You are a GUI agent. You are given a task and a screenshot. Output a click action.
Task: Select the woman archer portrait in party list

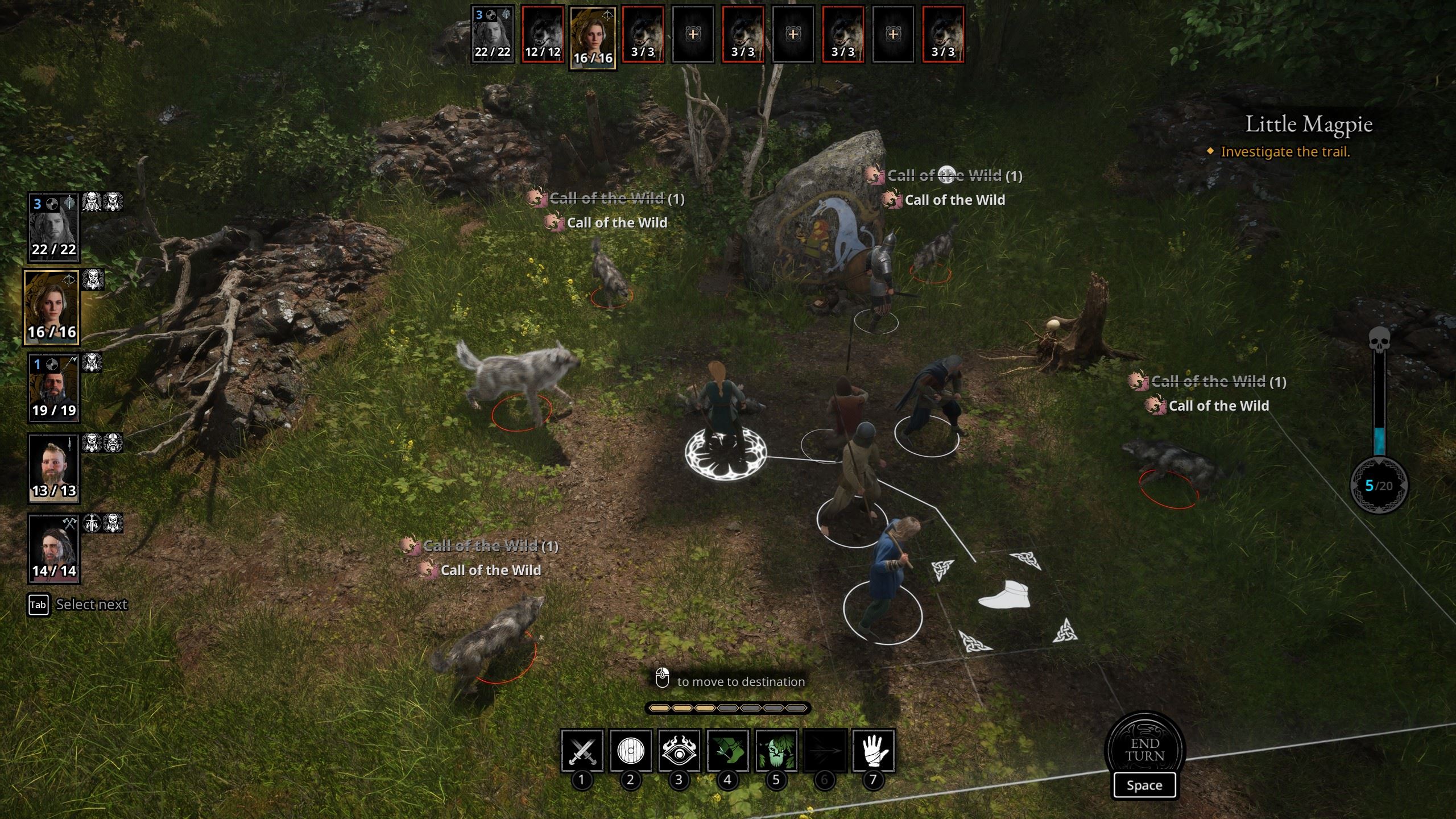(x=52, y=308)
